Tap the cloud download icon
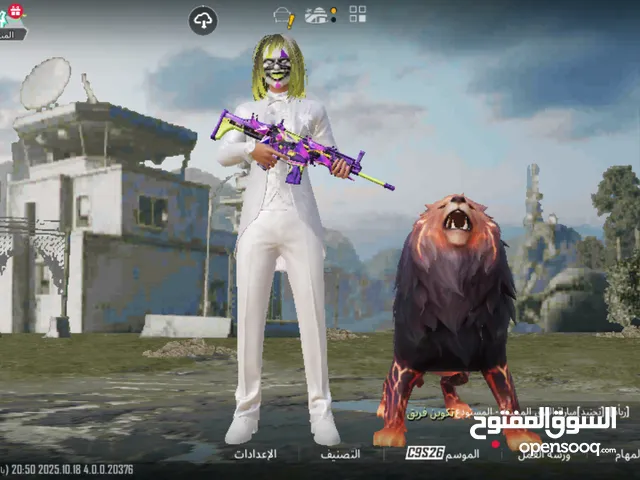The image size is (640, 480). click(203, 20)
